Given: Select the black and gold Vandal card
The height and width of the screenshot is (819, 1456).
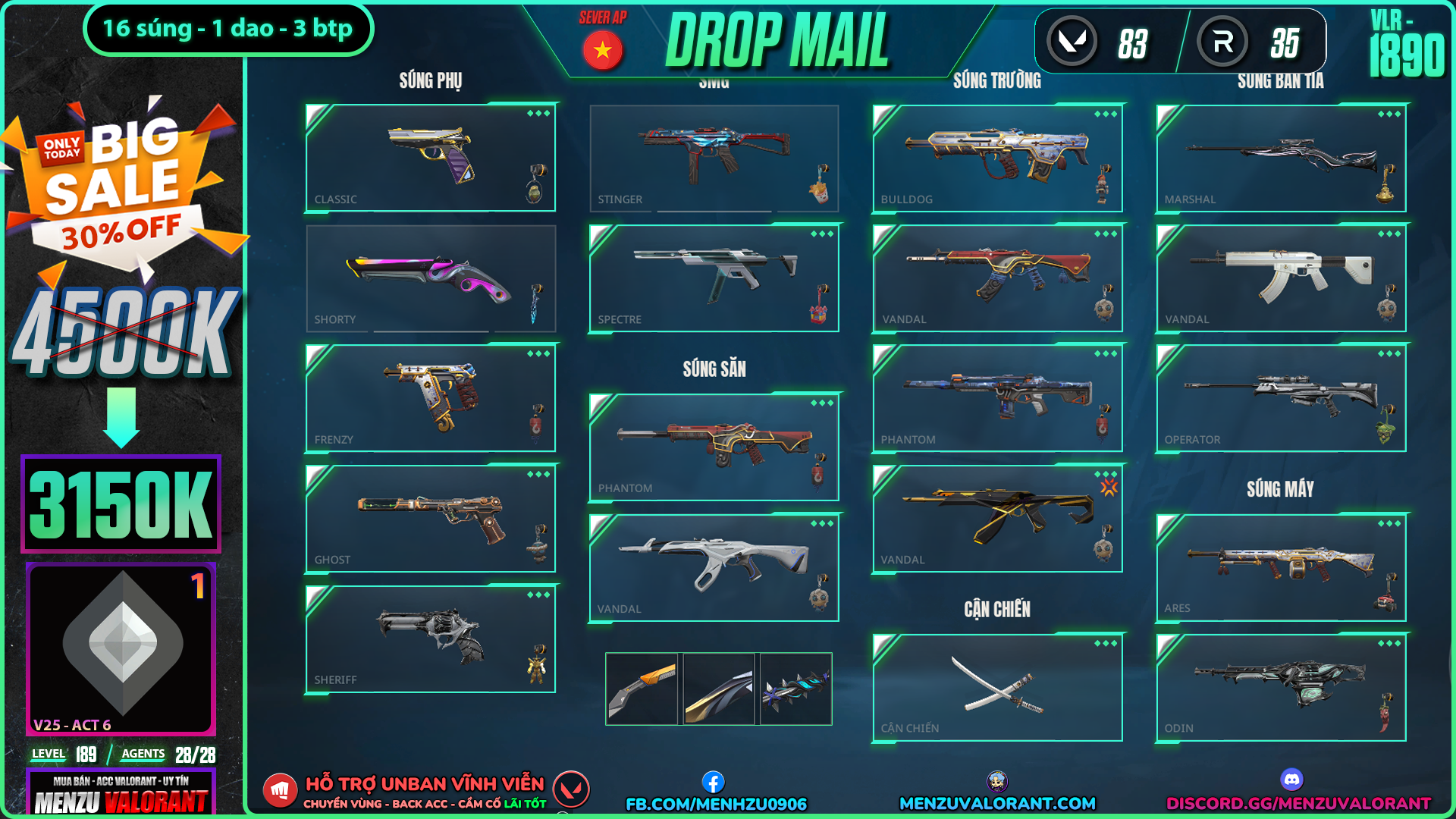Looking at the screenshot, I should (997, 519).
